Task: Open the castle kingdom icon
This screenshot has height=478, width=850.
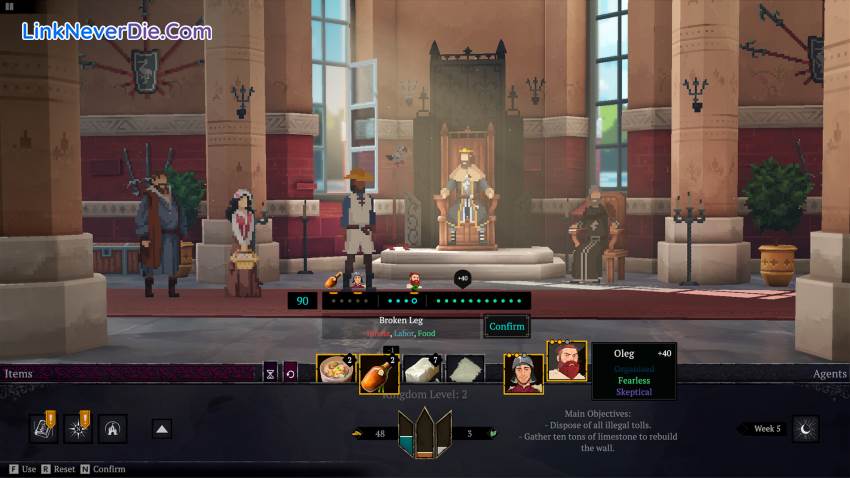Action: tap(112, 429)
